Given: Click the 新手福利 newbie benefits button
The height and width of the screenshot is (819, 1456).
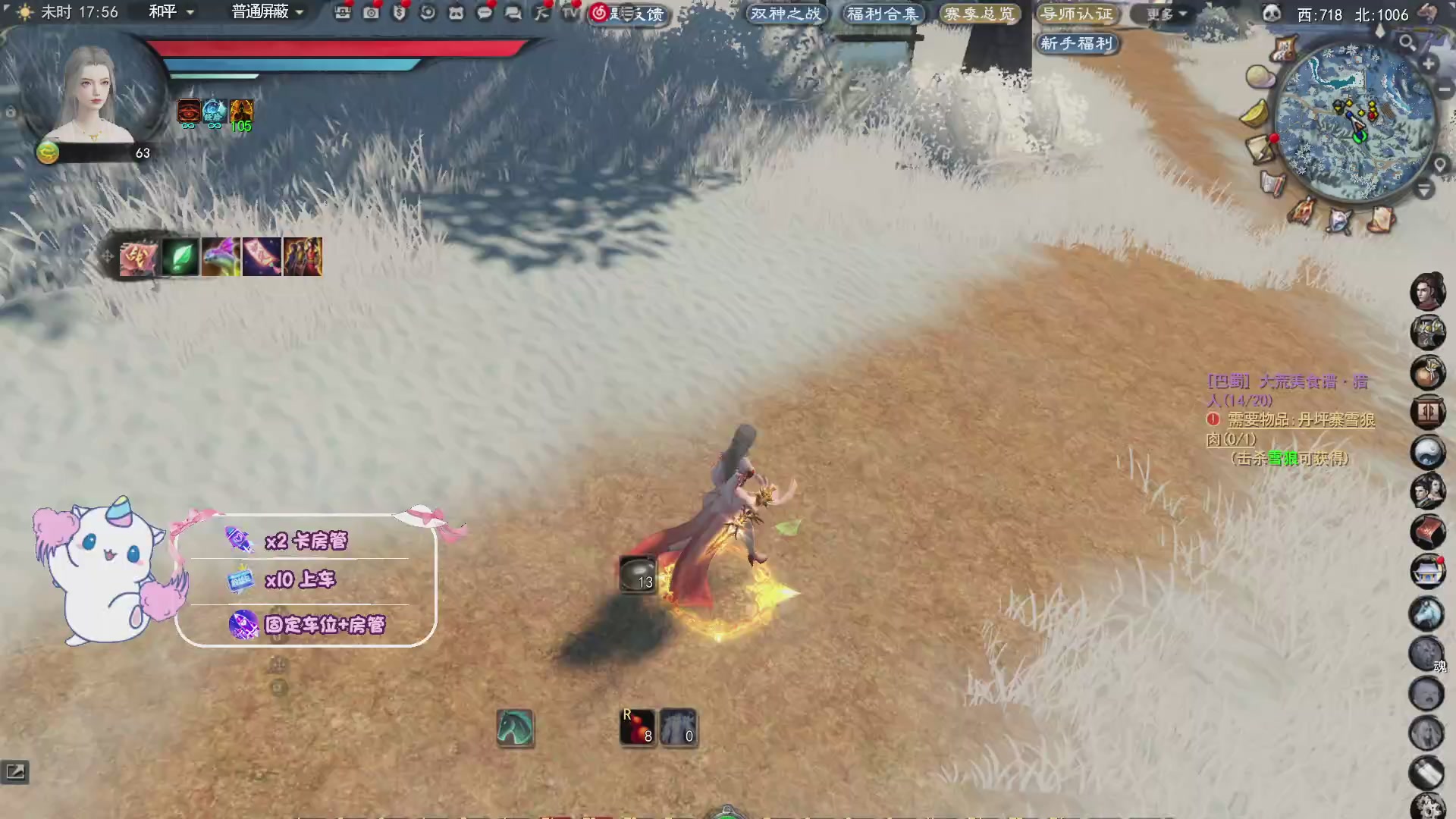Looking at the screenshot, I should pyautogui.click(x=1078, y=43).
